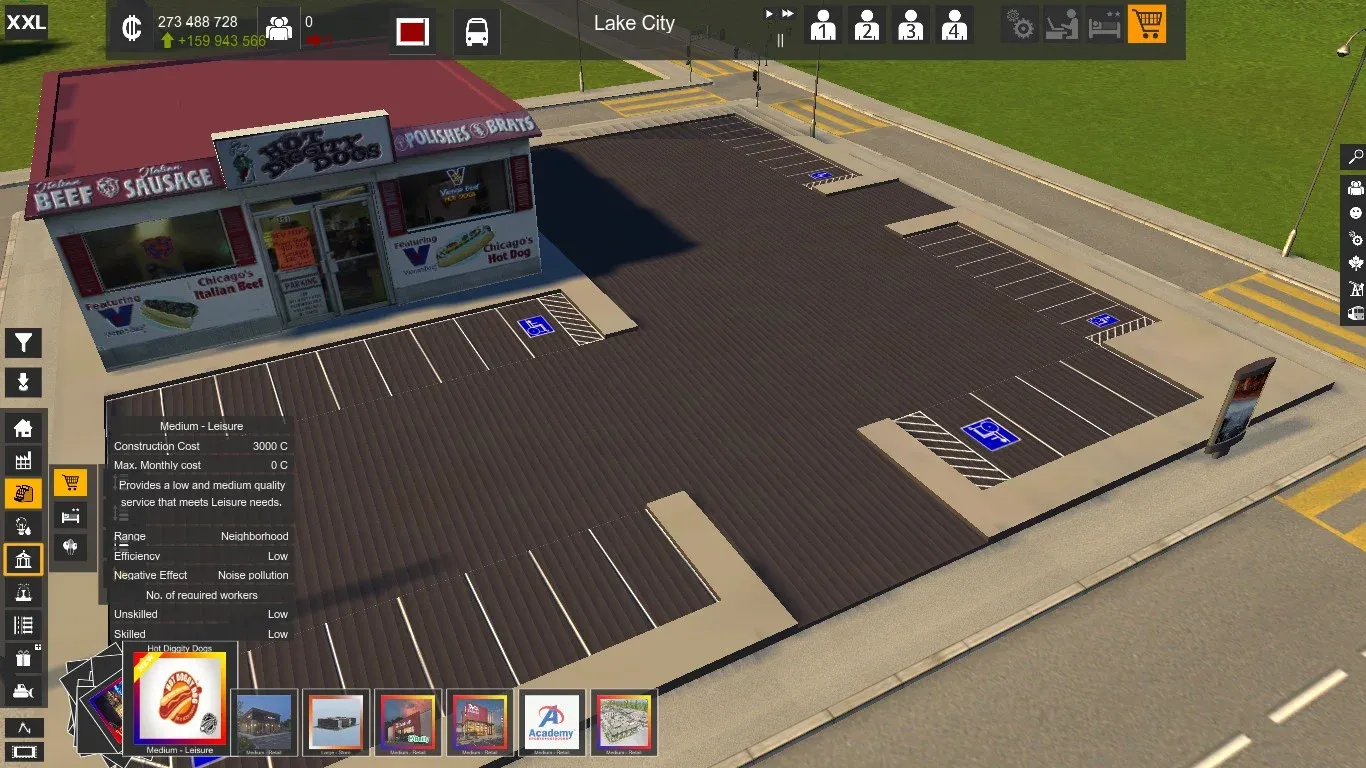Open the house residential zoning menu

[23, 429]
